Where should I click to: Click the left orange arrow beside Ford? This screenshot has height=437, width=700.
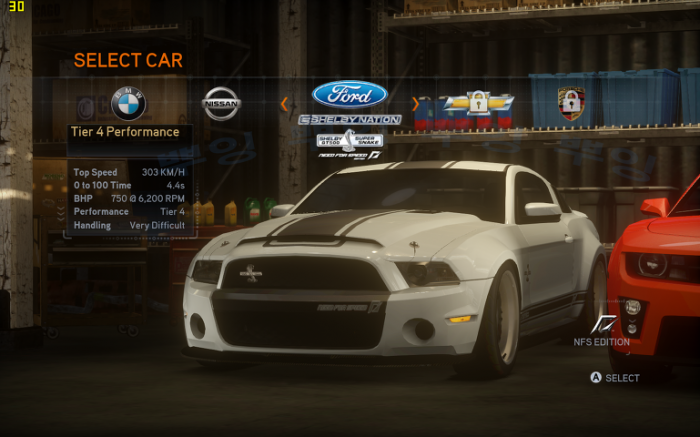[x=284, y=102]
